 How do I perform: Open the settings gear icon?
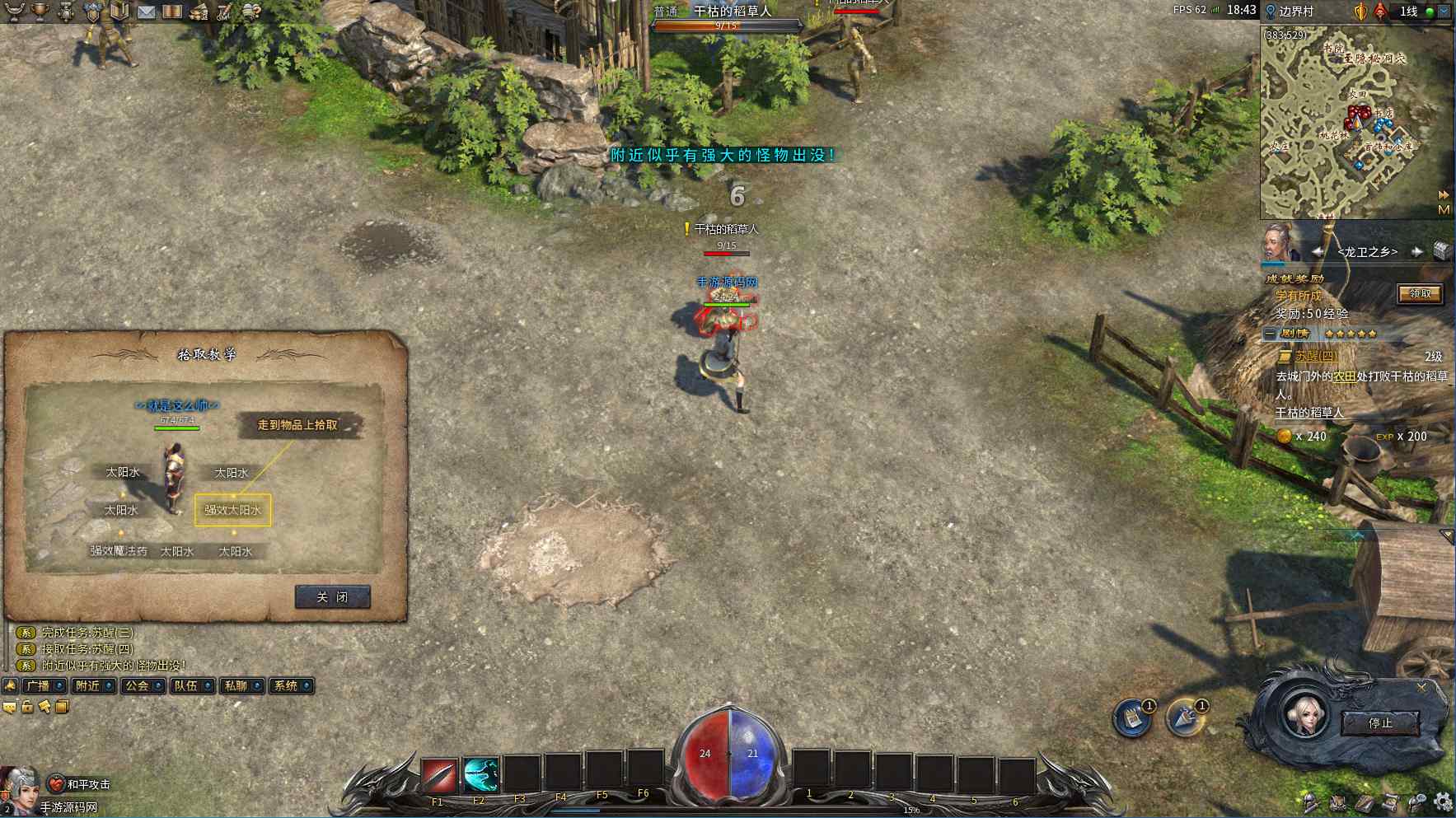[x=1443, y=802]
